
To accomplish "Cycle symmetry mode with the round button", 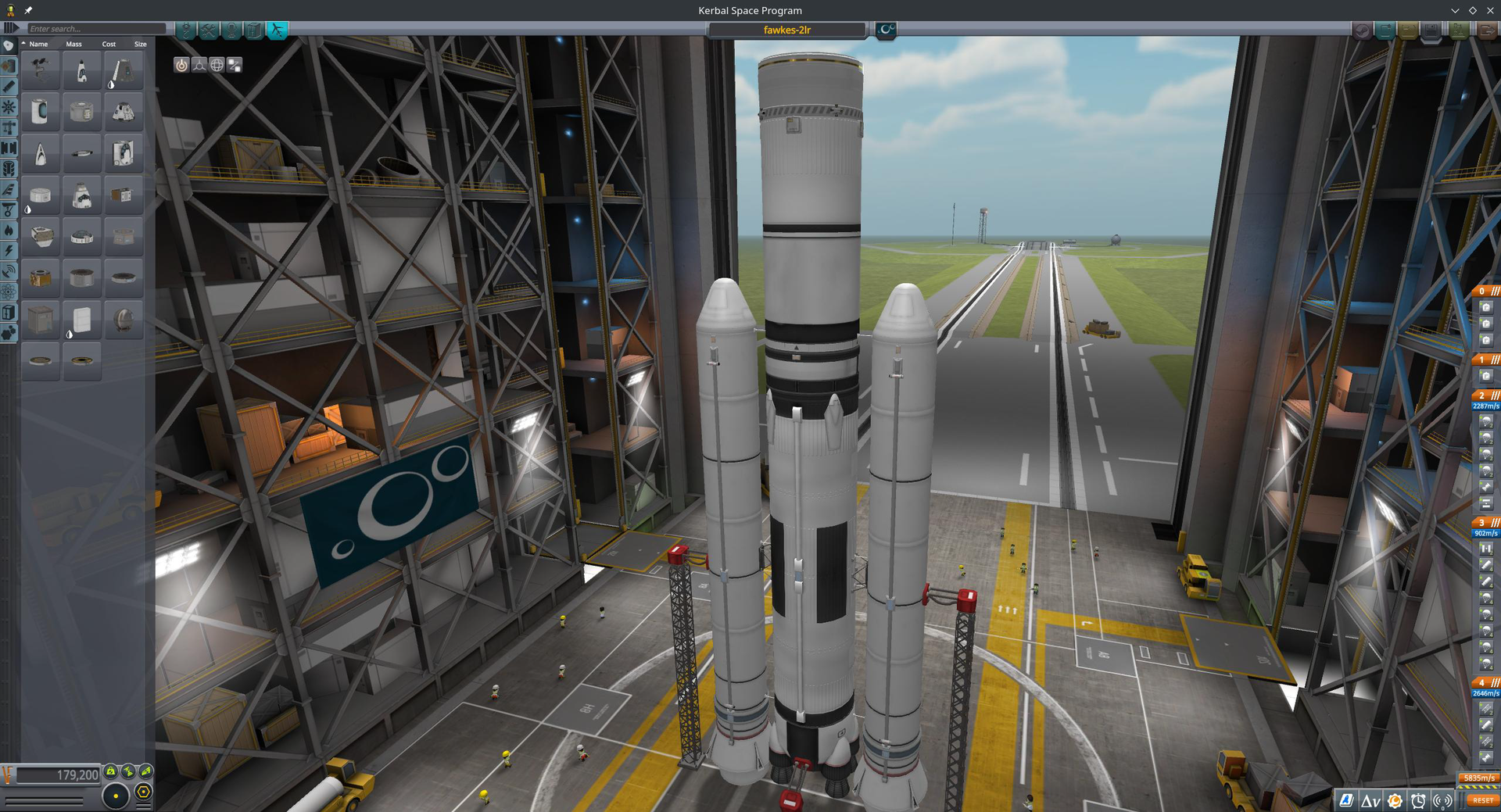I will coord(117,796).
